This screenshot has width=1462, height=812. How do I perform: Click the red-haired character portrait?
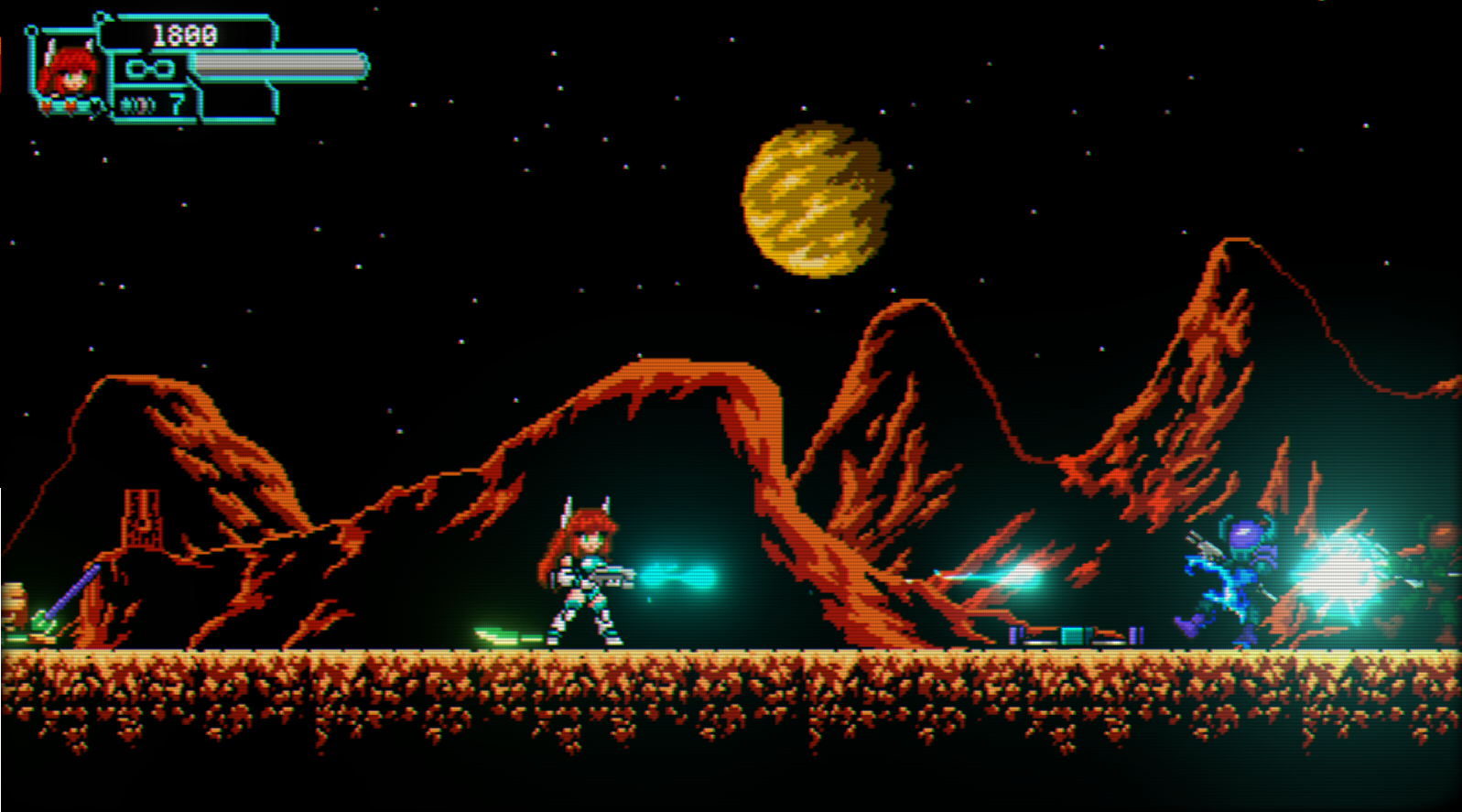pos(69,73)
